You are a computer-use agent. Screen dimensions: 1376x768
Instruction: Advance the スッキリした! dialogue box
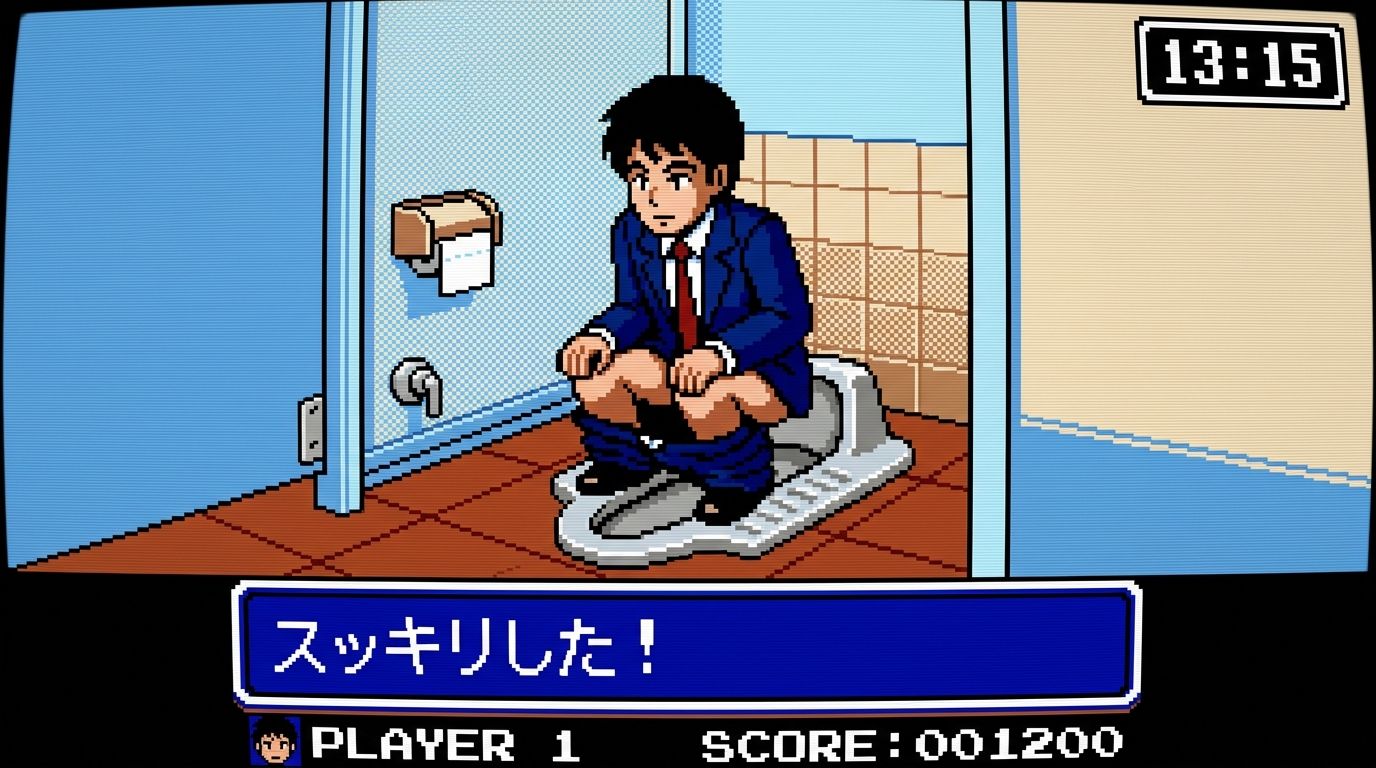click(687, 646)
